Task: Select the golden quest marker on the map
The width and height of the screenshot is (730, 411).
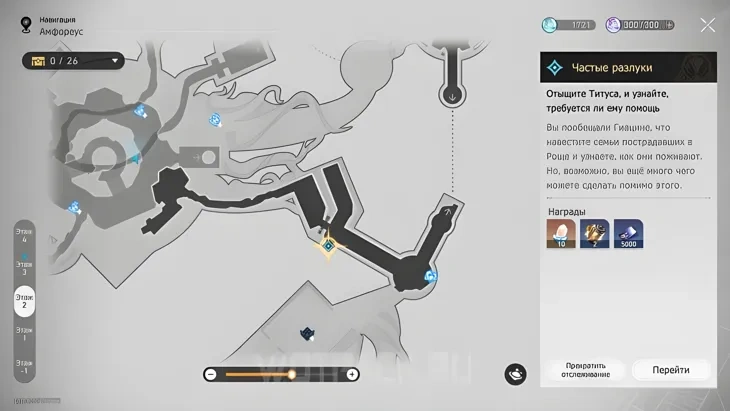Action: (328, 245)
